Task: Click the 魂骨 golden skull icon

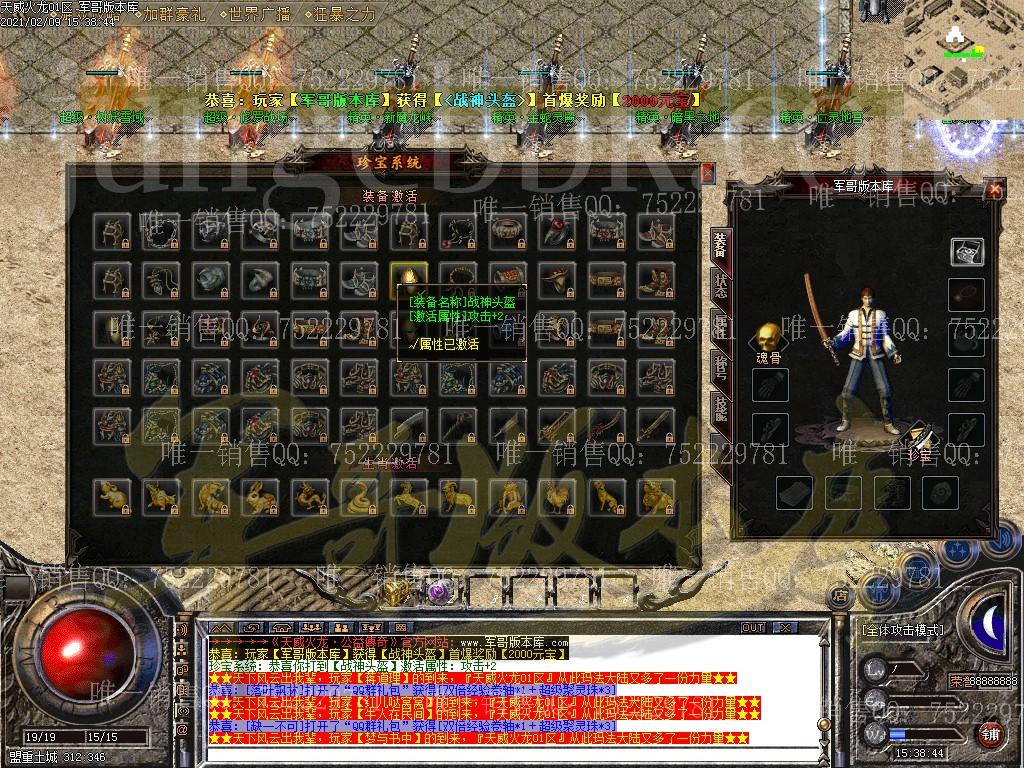Action: (767, 337)
